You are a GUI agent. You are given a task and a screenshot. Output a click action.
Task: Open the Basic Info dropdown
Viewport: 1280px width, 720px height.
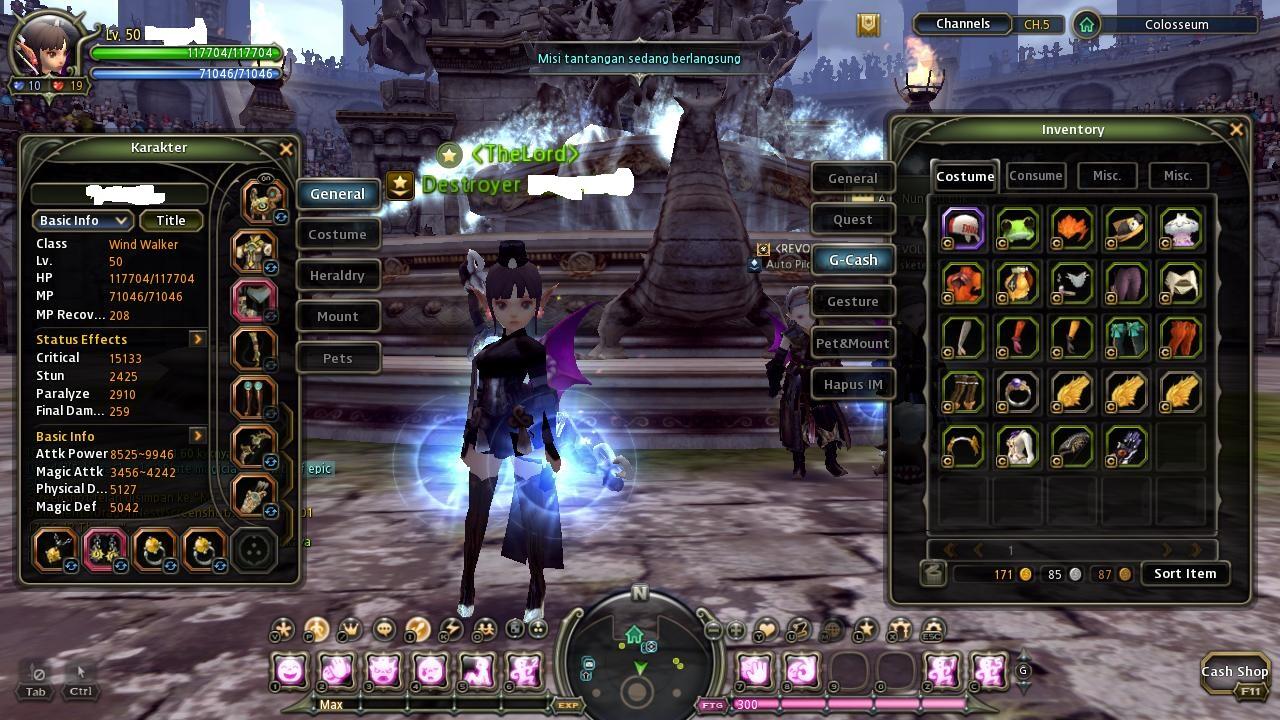point(83,220)
